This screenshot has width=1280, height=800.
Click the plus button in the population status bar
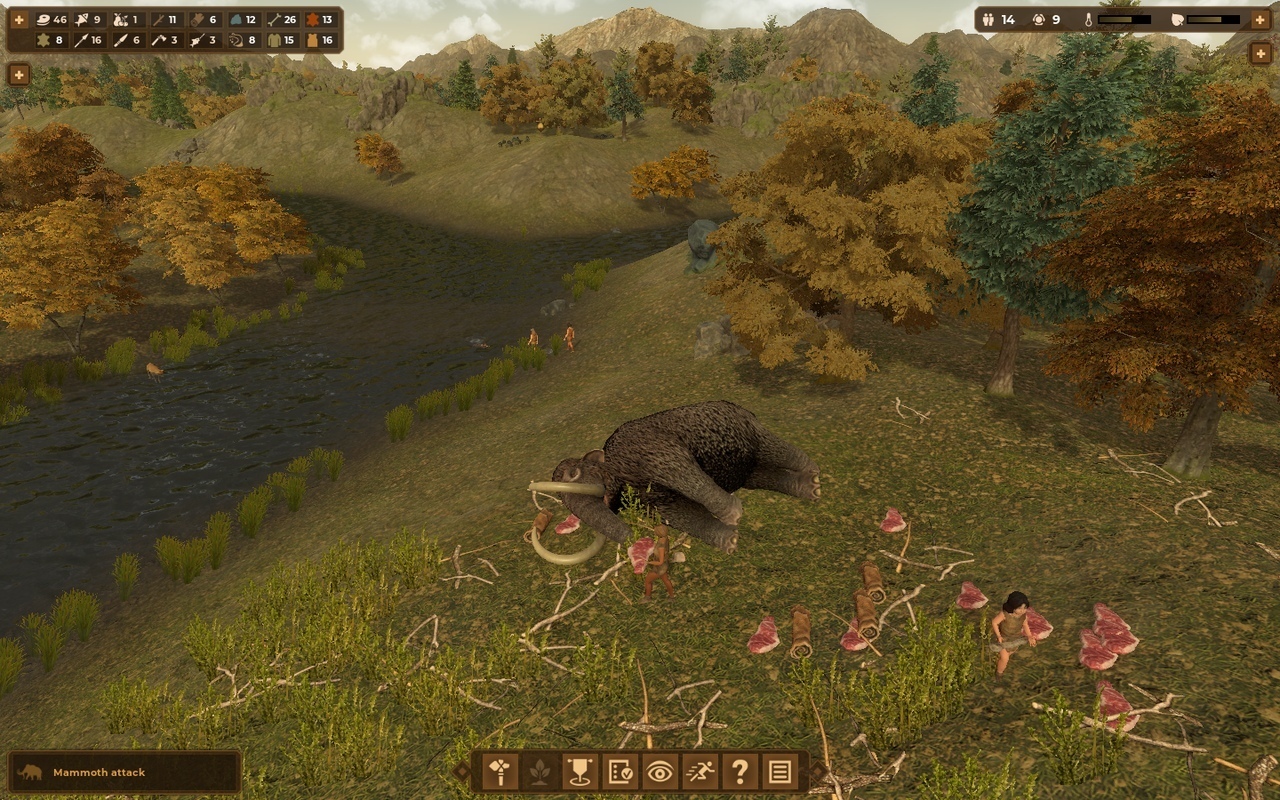click(1259, 19)
